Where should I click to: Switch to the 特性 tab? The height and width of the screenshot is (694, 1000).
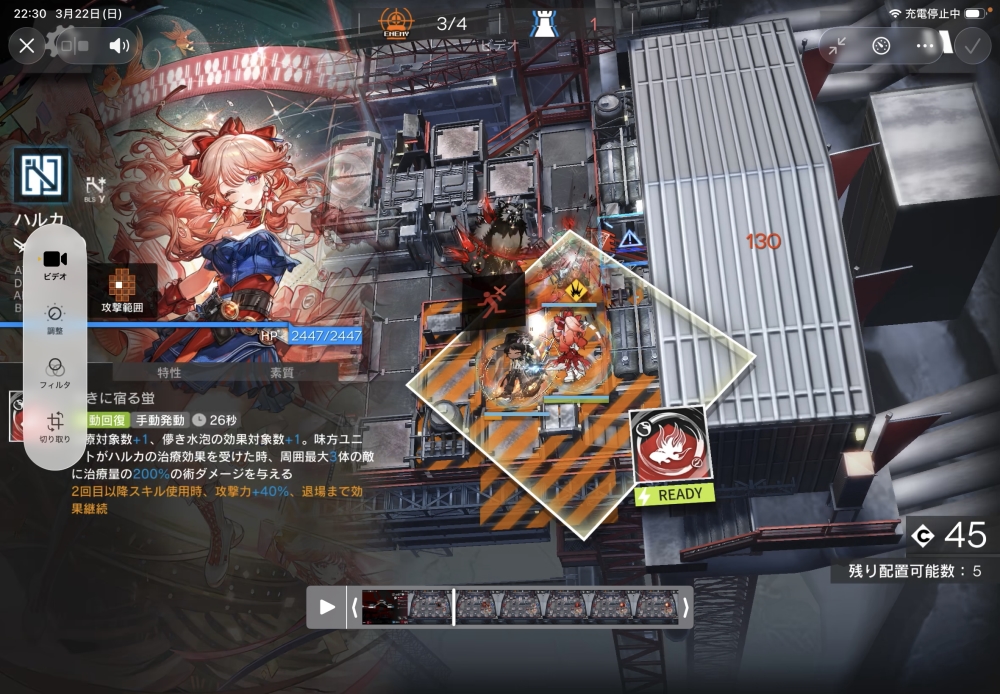point(169,372)
